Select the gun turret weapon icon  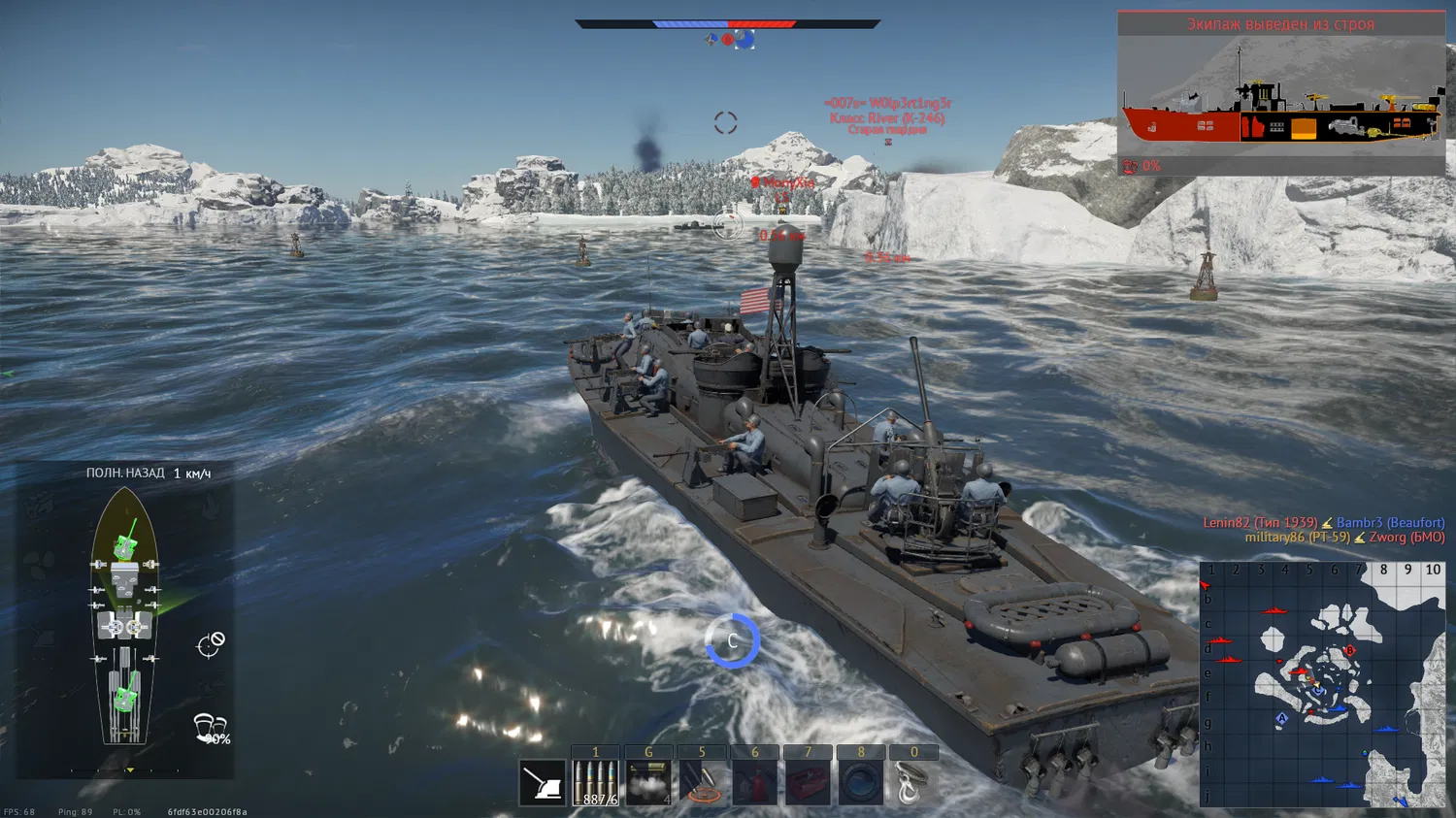pyautogui.click(x=543, y=782)
